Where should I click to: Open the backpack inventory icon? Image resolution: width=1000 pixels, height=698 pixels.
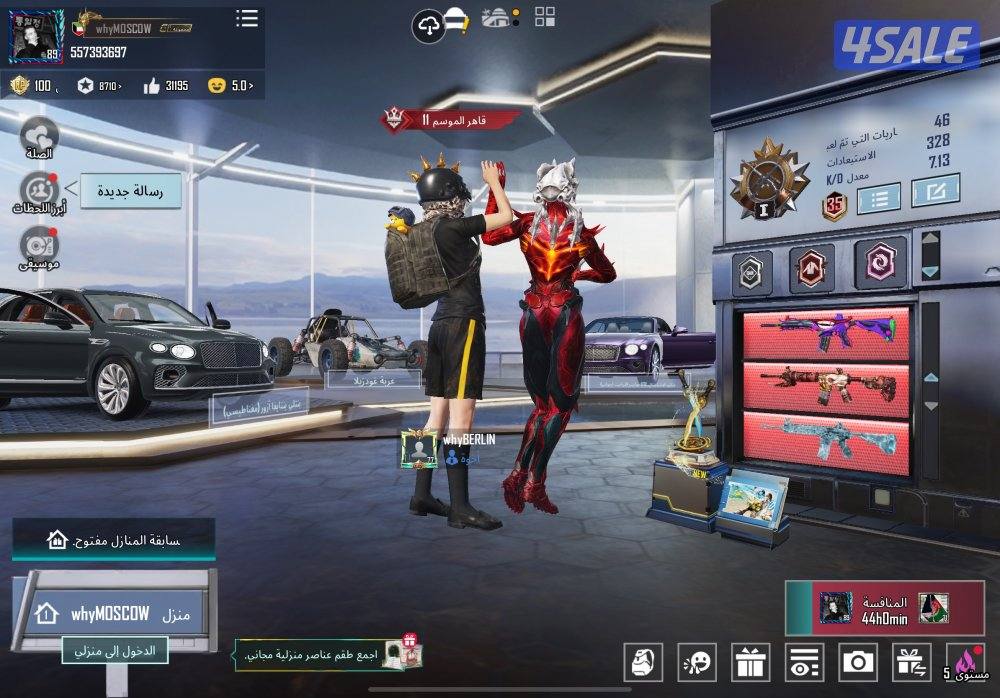tap(643, 662)
